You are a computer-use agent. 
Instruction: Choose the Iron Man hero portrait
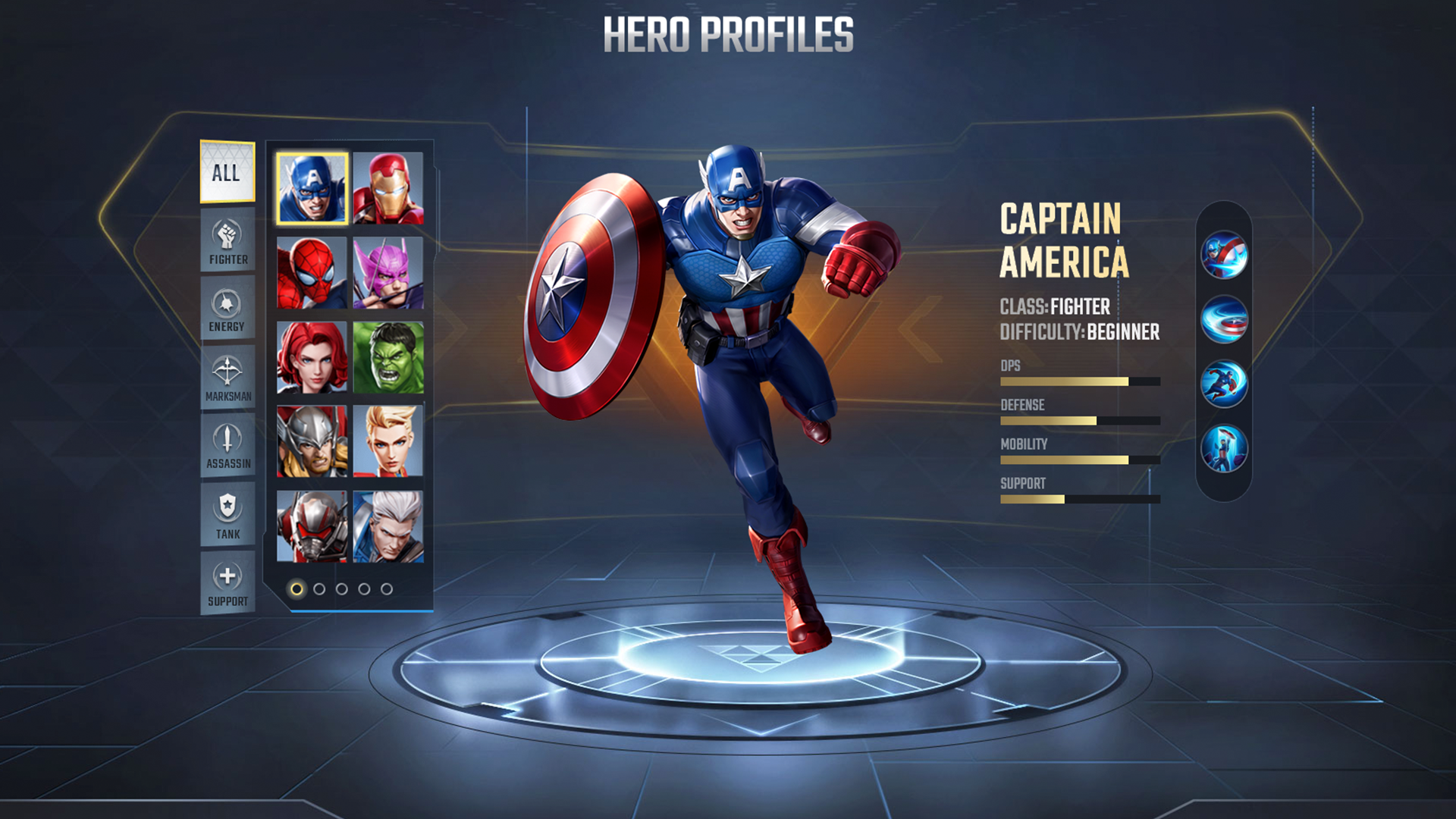pos(388,188)
